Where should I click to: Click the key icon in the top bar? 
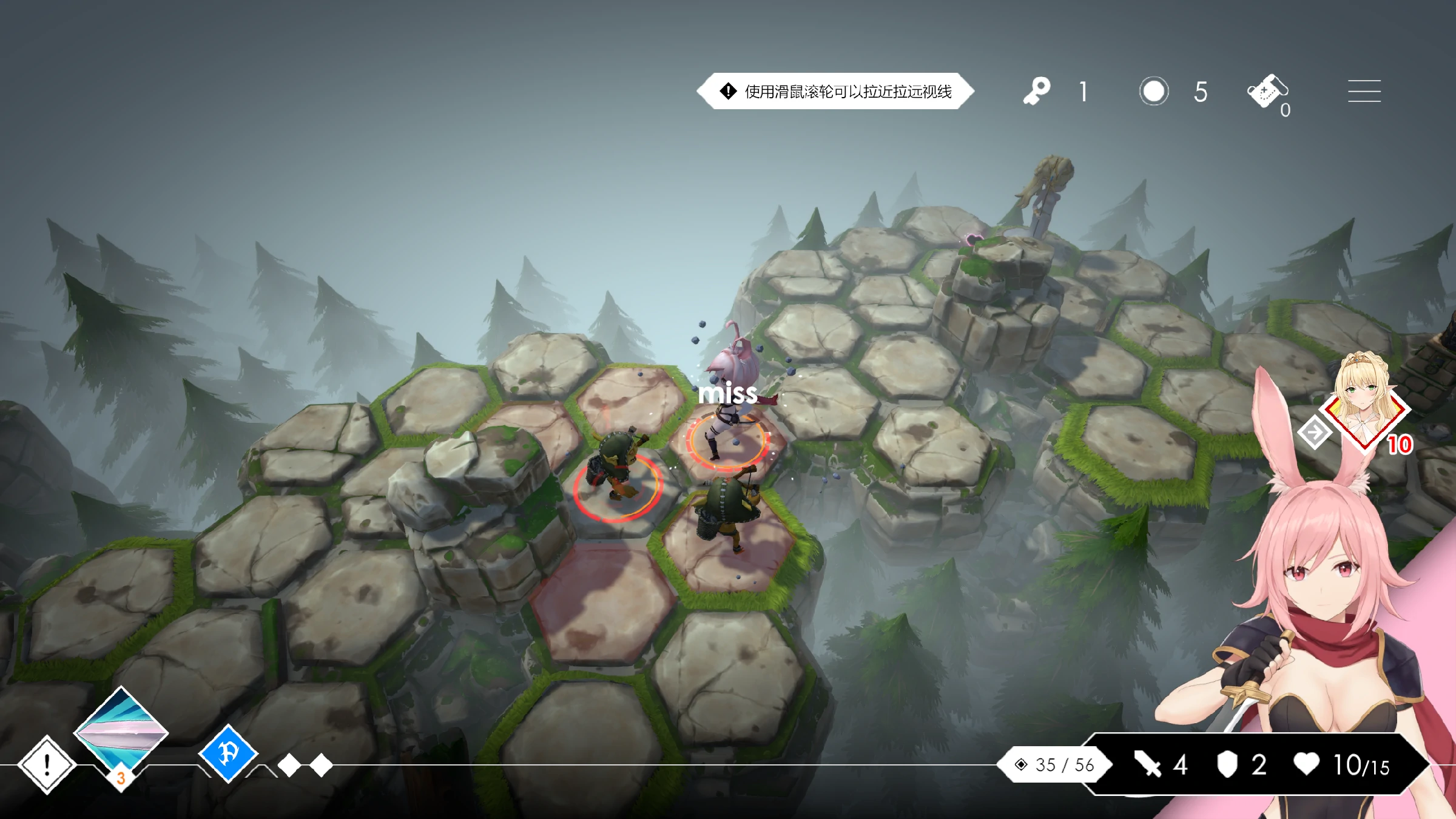pyautogui.click(x=1036, y=92)
